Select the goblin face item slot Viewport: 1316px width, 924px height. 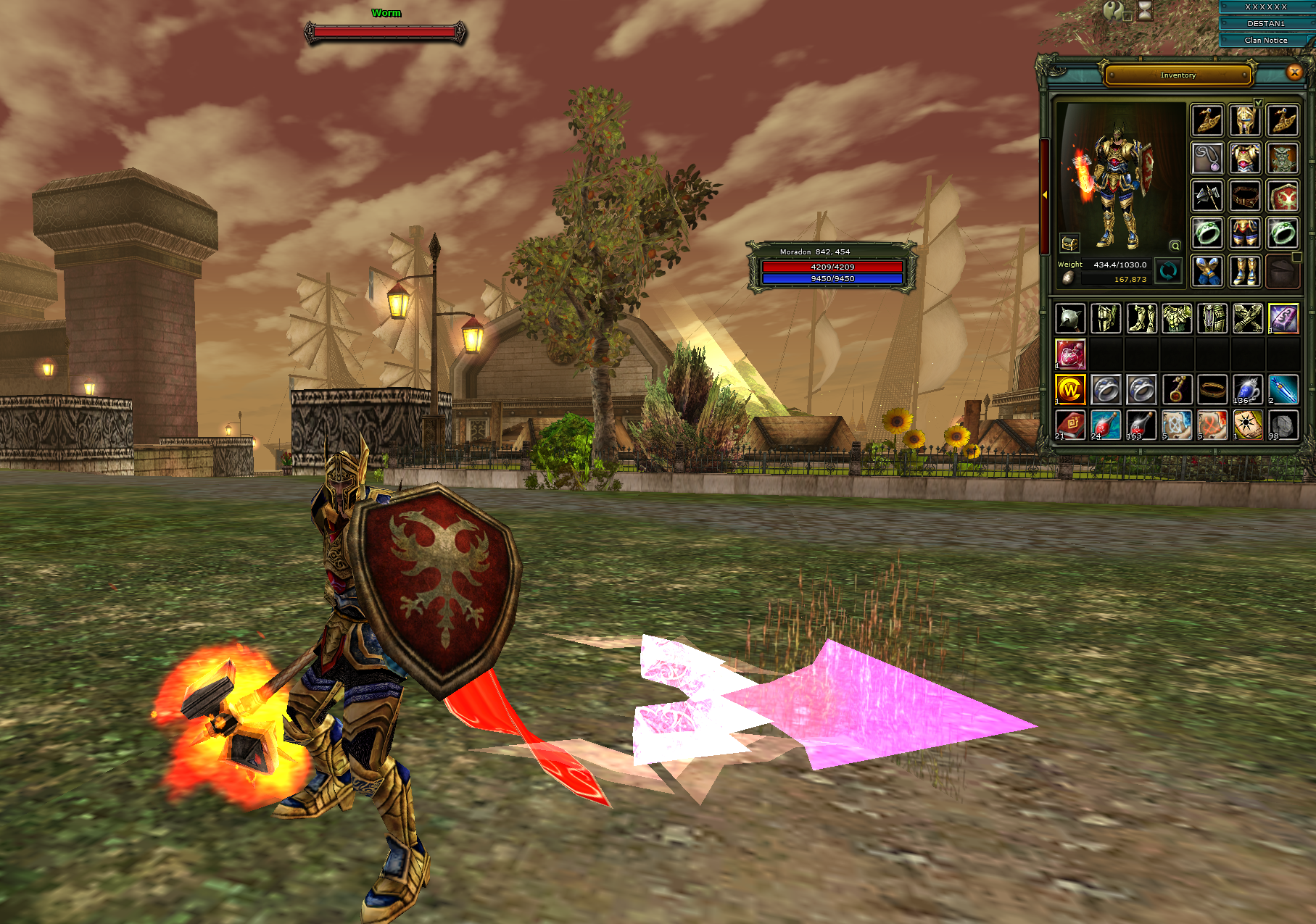click(x=1283, y=159)
